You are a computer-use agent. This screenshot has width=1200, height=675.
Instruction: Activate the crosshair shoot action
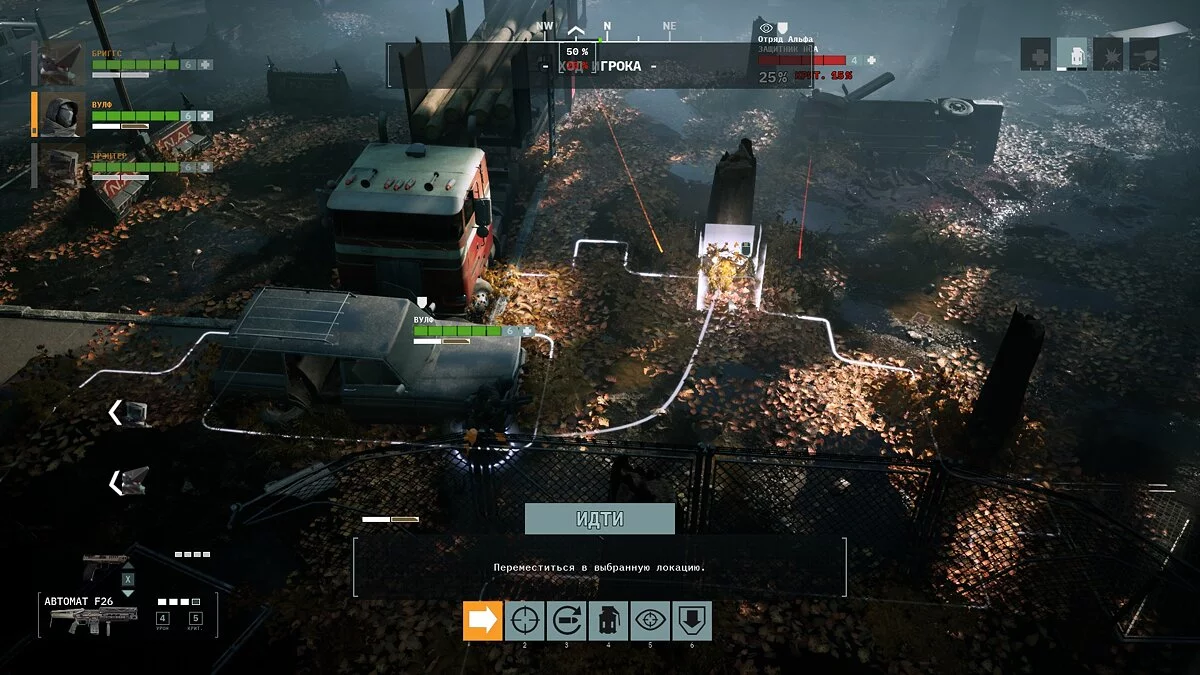[x=525, y=621]
